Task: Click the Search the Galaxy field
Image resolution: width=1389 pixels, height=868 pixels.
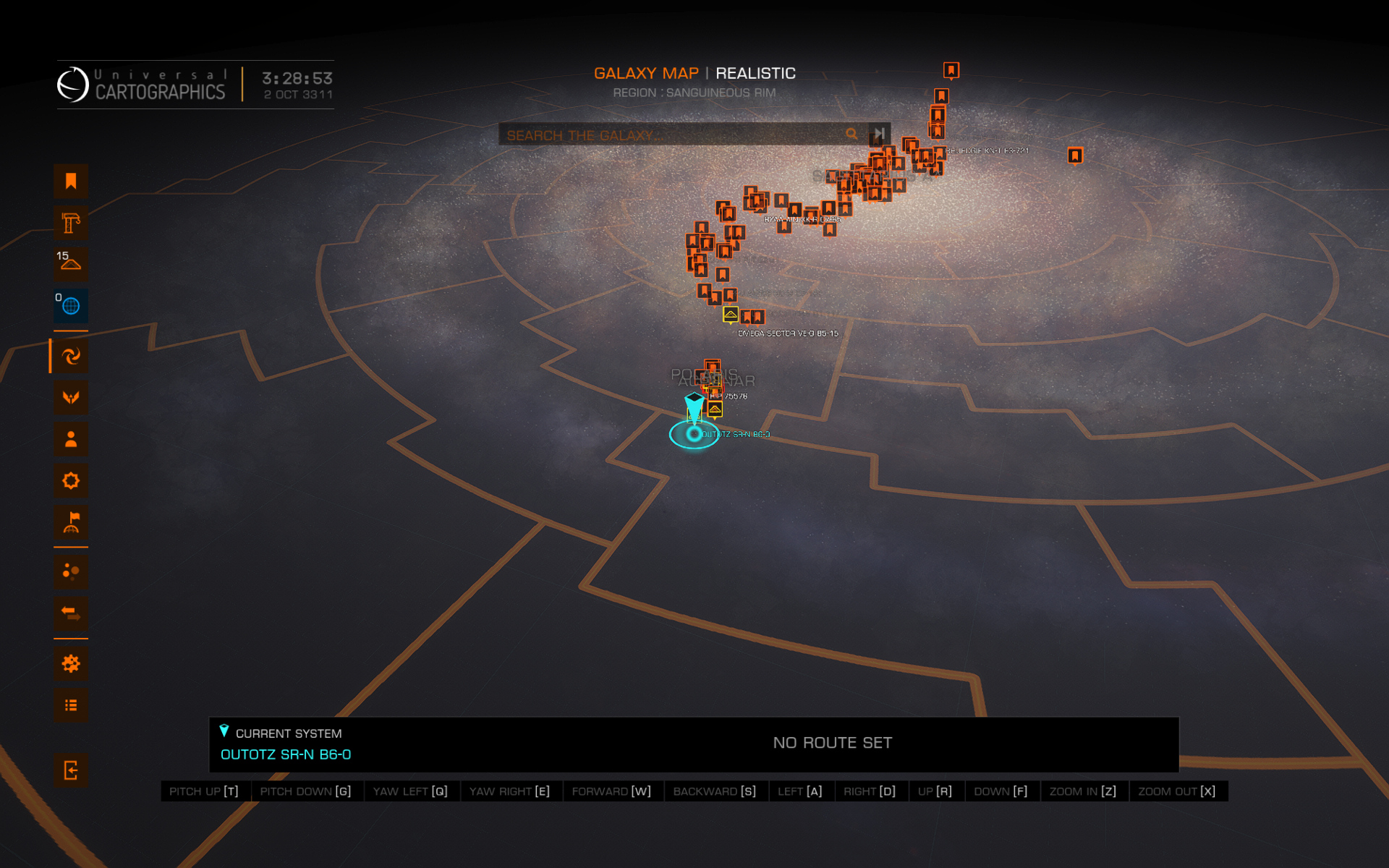Action: click(x=669, y=135)
